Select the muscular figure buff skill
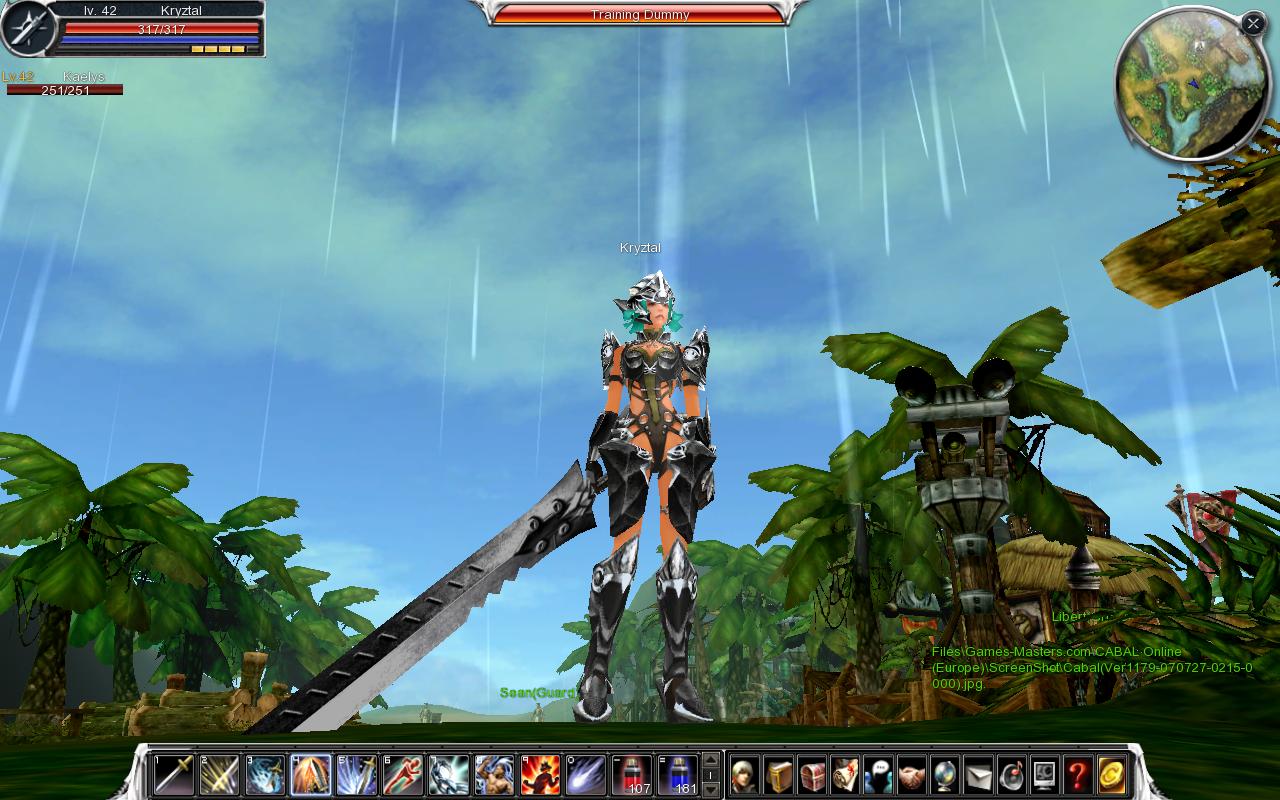The image size is (1280, 800). tap(494, 775)
